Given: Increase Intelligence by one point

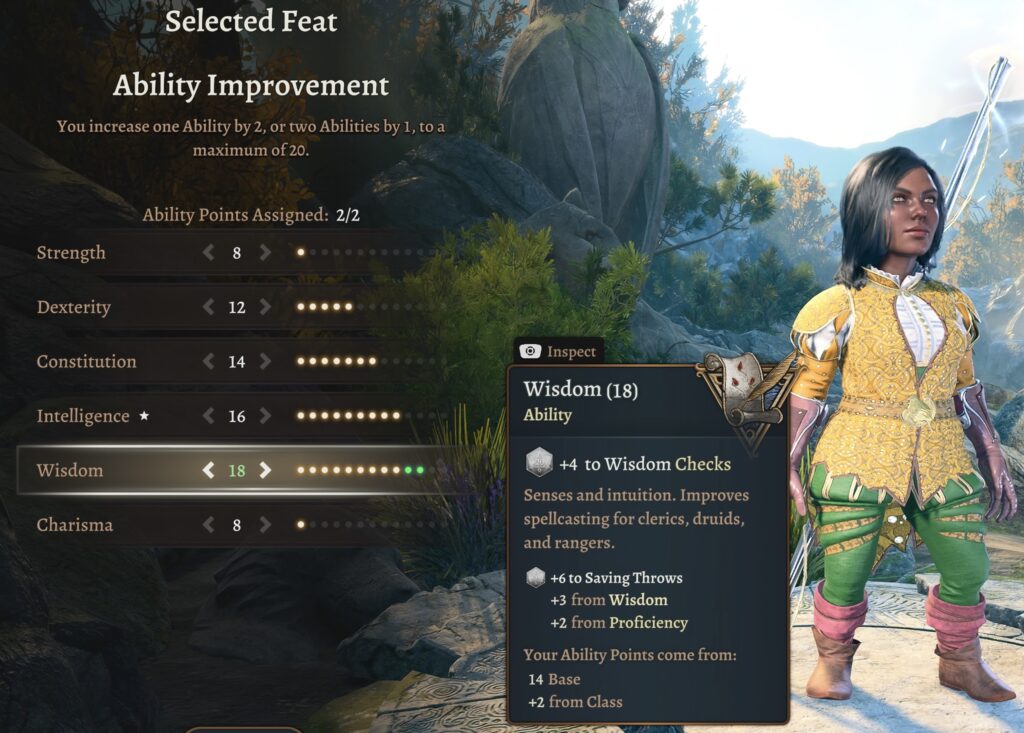Looking at the screenshot, I should (x=265, y=416).
